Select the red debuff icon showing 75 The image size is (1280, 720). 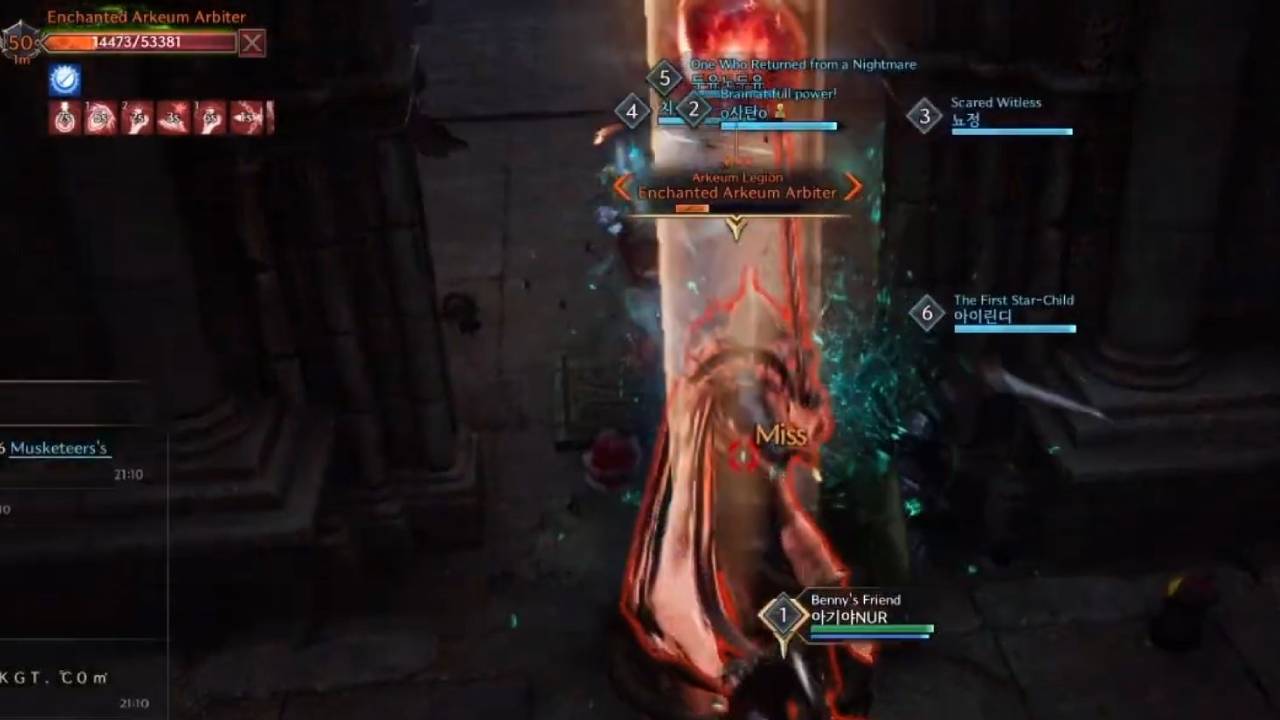pyautogui.click(x=62, y=117)
